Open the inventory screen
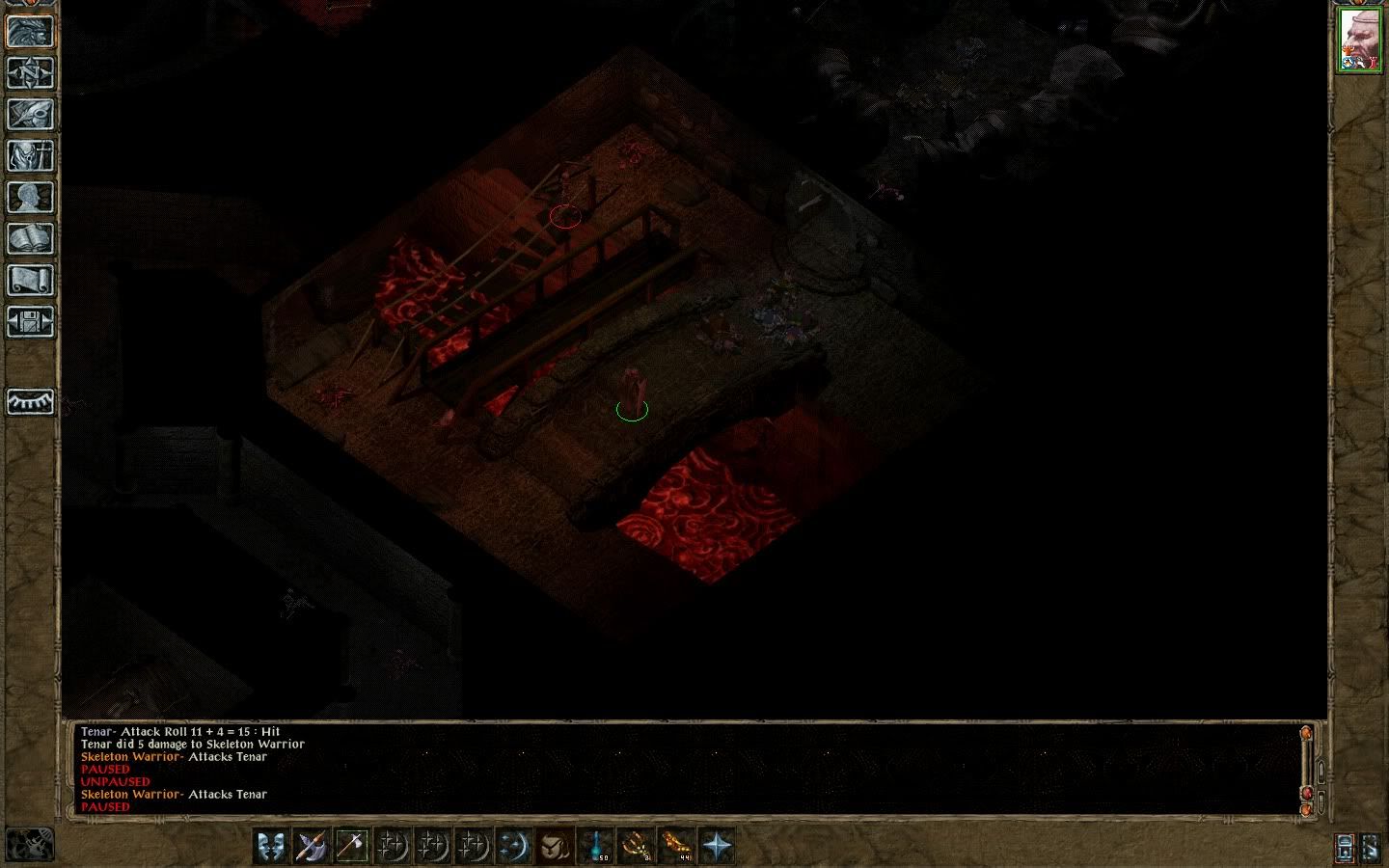The width and height of the screenshot is (1389, 868). coord(30,155)
